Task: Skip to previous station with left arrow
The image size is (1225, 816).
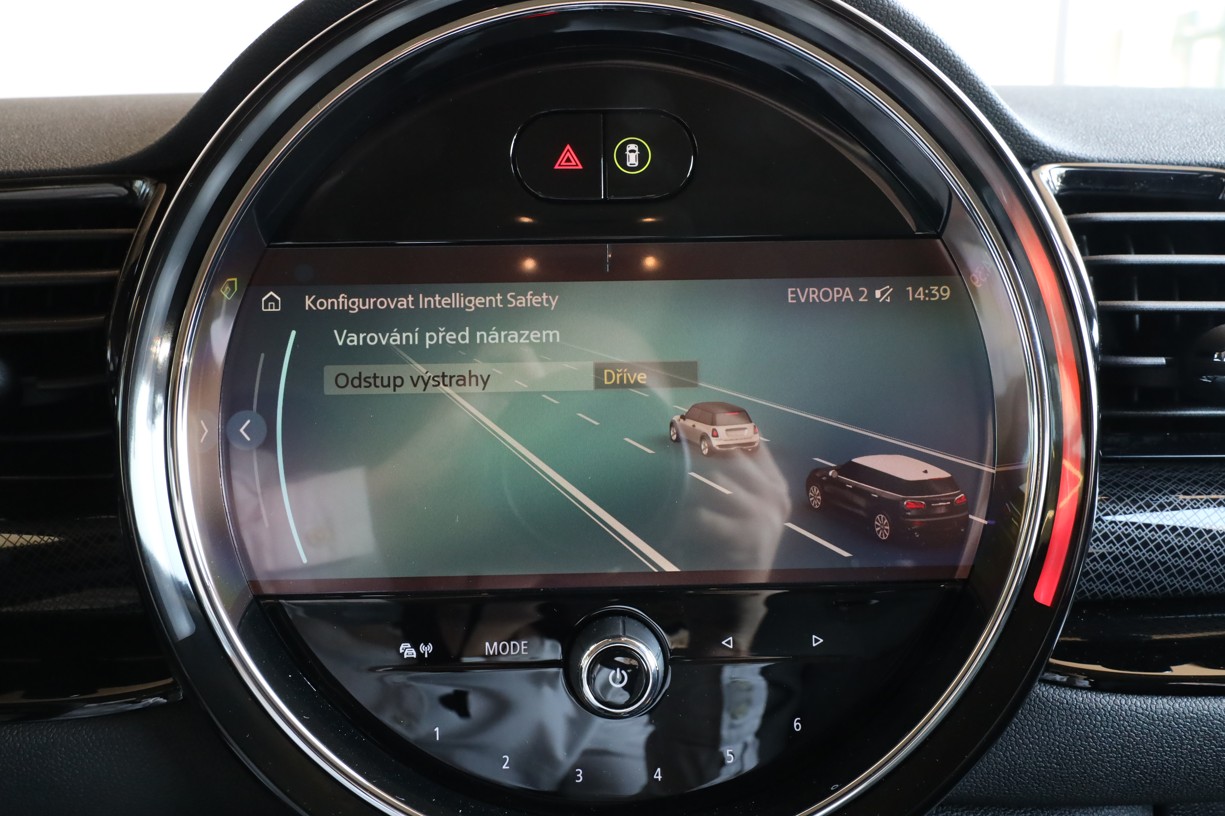Action: pyautogui.click(x=727, y=642)
